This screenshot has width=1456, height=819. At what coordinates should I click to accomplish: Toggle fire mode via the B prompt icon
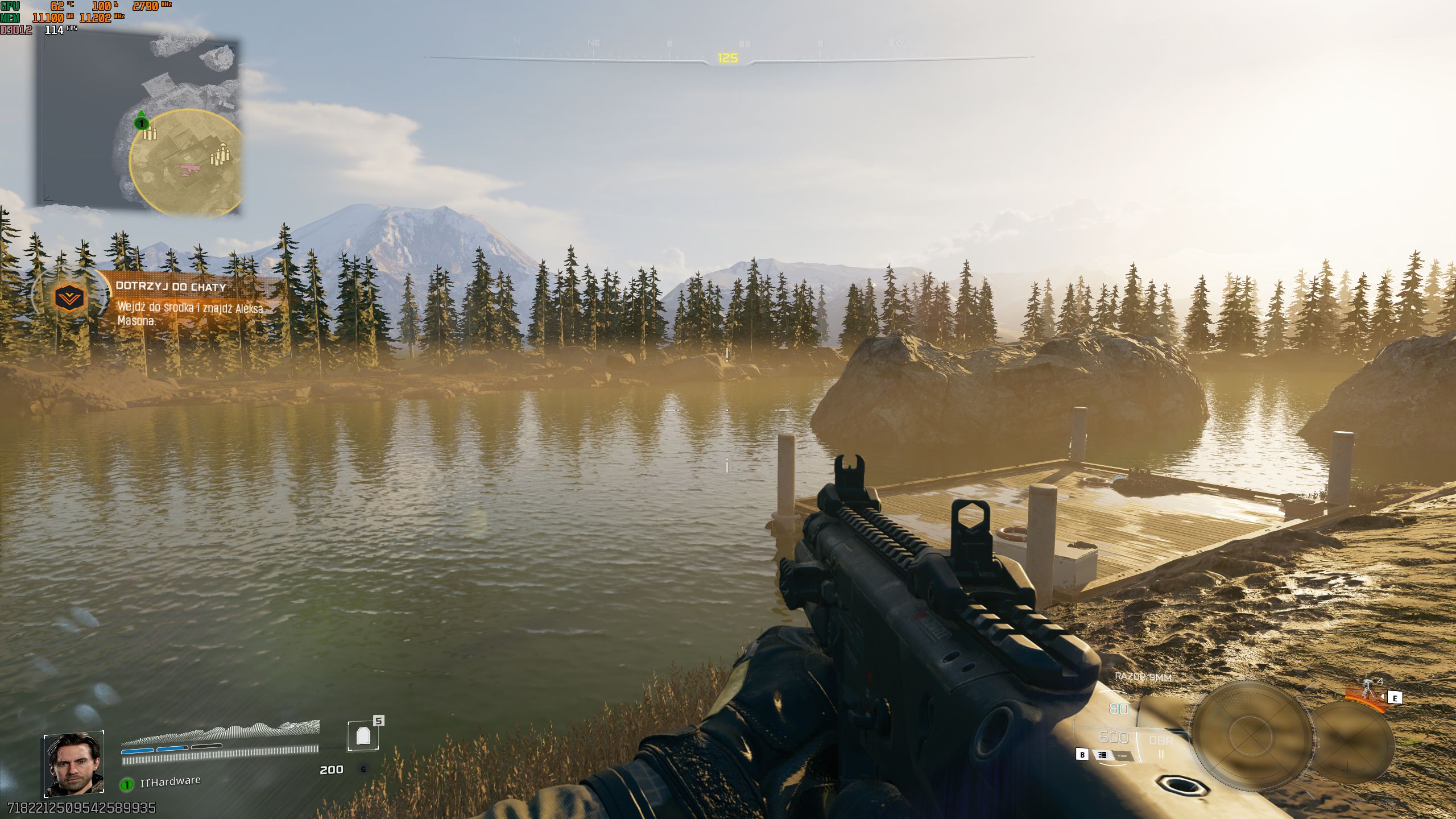(1083, 755)
